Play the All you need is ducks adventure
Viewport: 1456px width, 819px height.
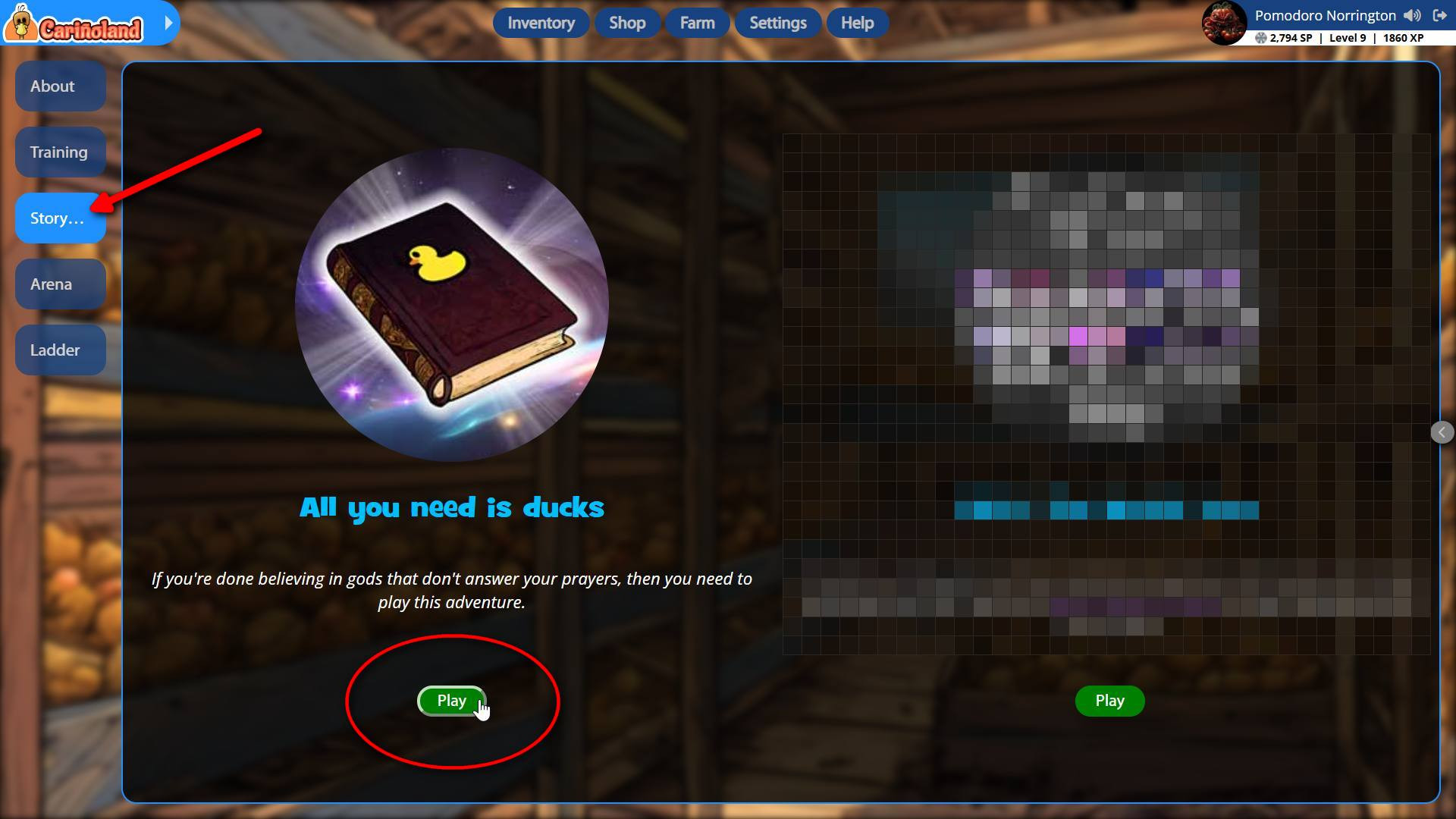point(451,701)
